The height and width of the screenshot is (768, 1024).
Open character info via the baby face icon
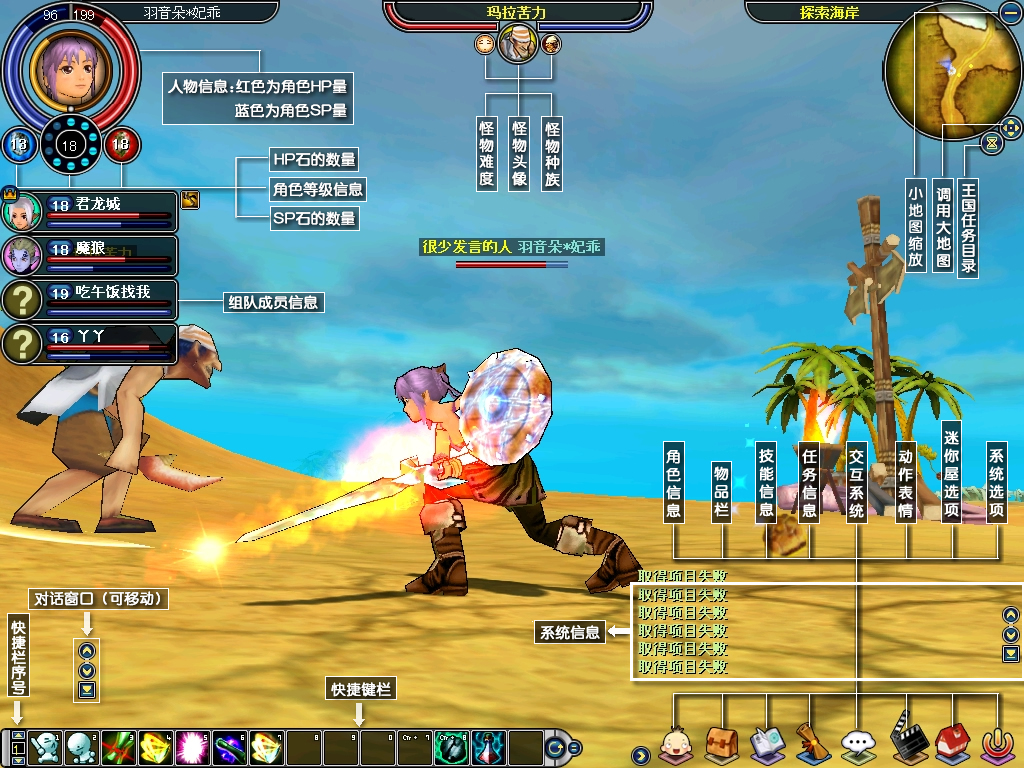click(675, 745)
